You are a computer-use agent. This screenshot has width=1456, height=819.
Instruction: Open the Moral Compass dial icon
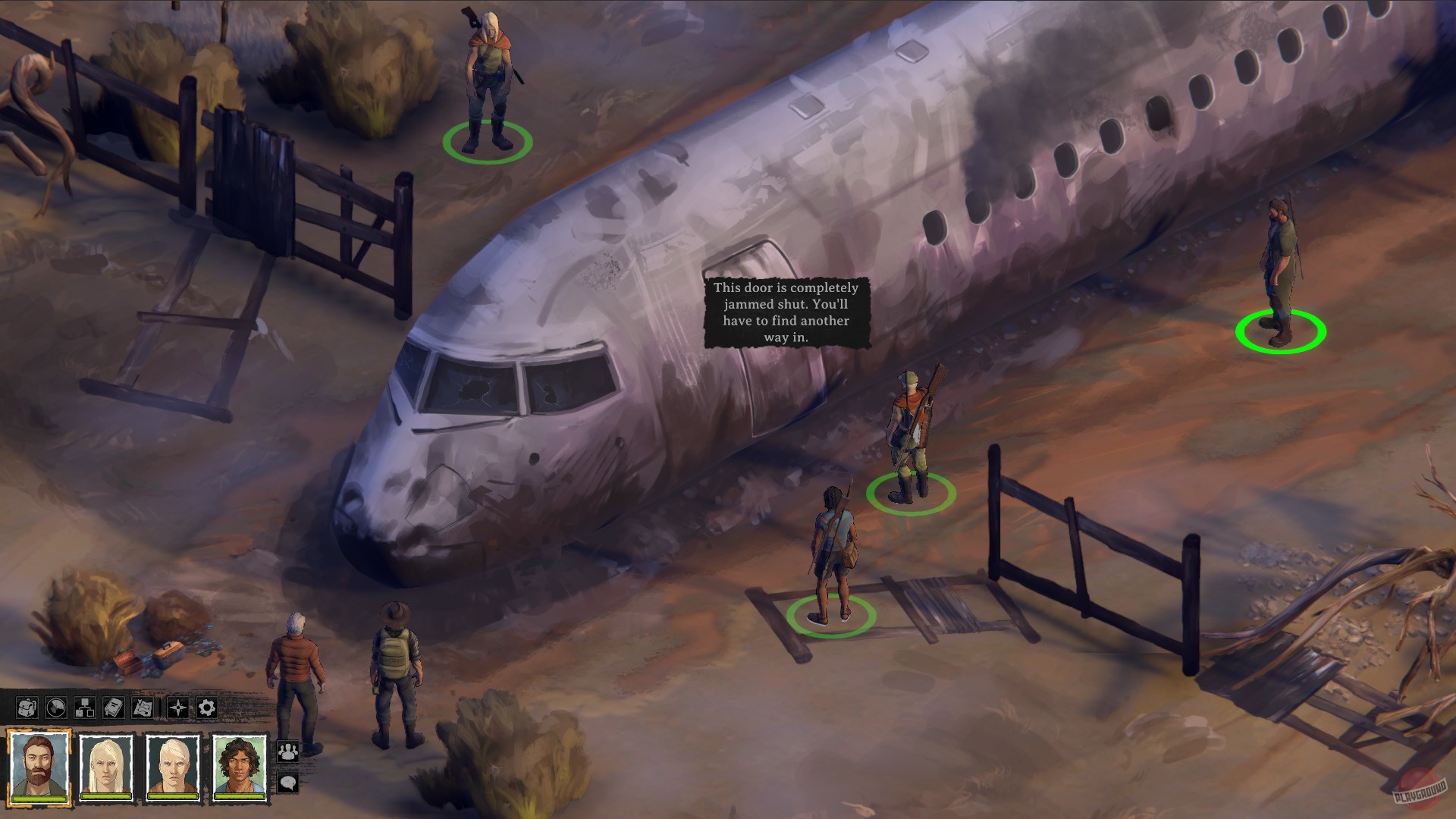(x=56, y=708)
